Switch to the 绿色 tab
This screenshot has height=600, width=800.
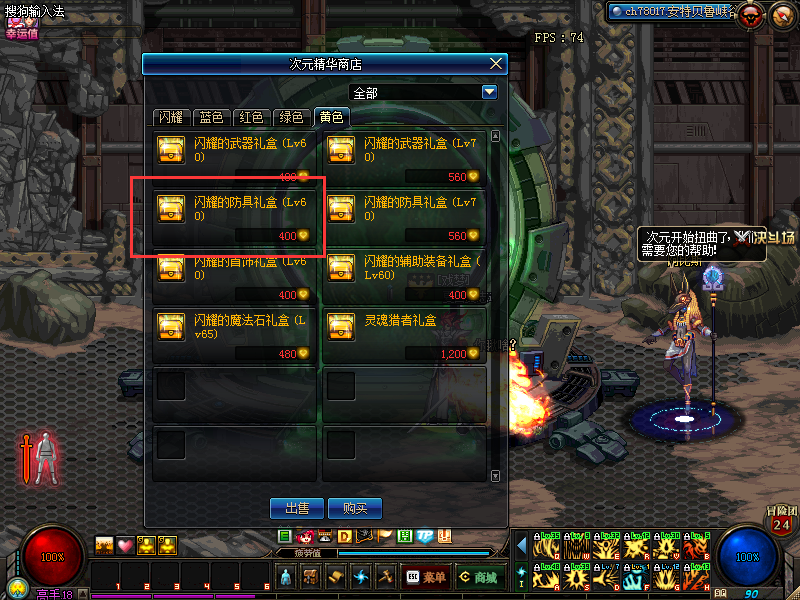click(x=291, y=117)
